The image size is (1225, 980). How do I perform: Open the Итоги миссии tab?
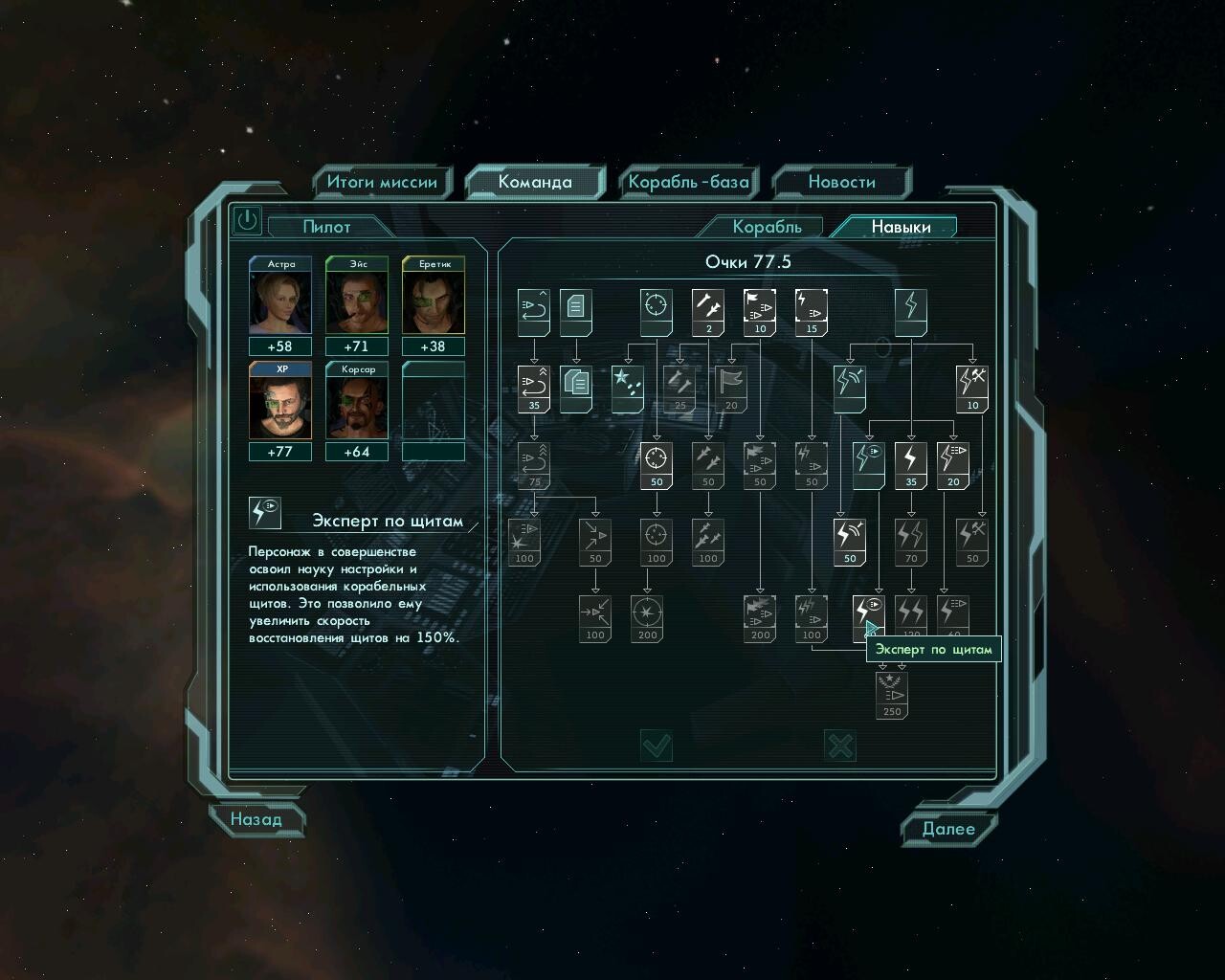click(x=382, y=182)
